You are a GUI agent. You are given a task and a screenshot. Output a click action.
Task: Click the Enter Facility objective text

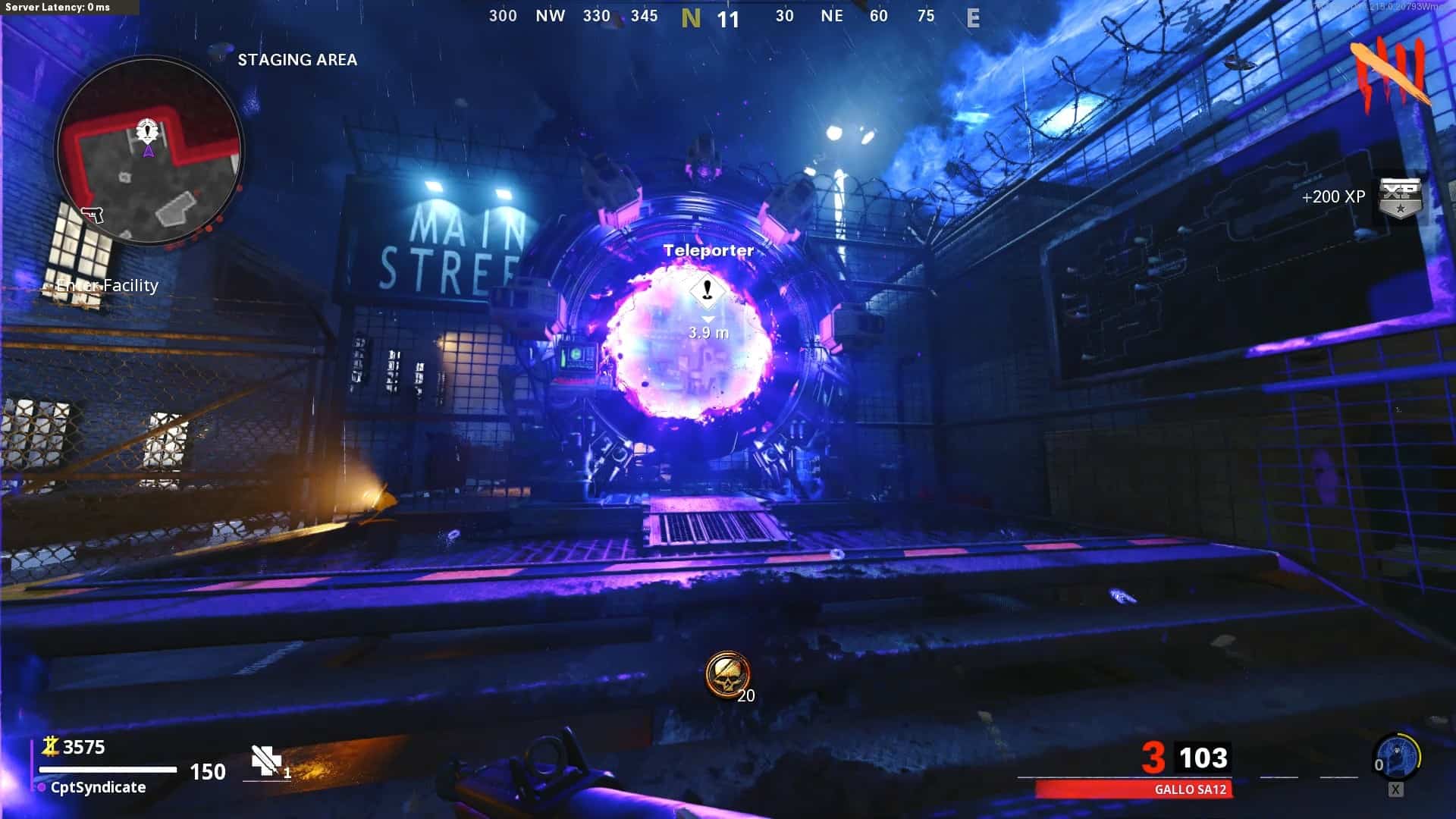(x=108, y=286)
